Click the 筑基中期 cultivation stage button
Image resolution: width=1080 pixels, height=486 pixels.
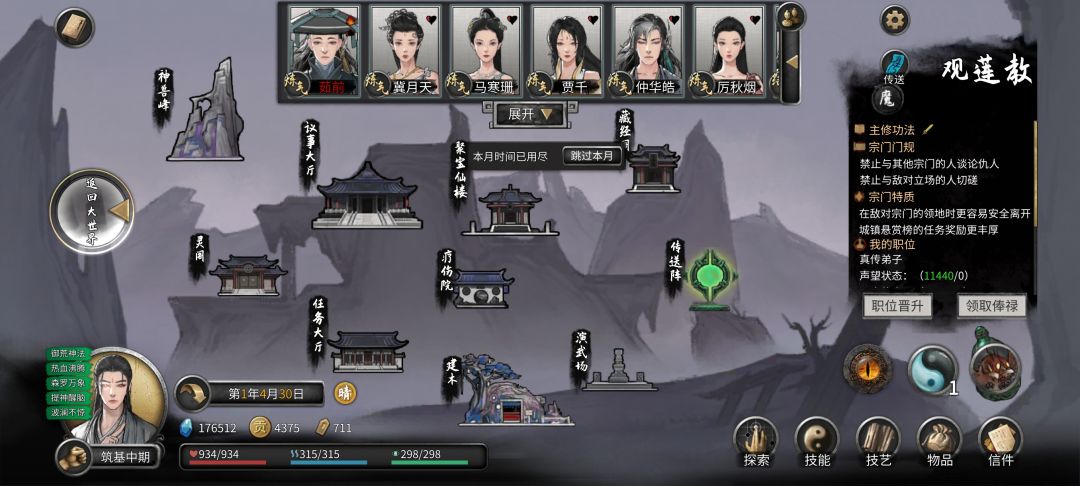(112, 457)
